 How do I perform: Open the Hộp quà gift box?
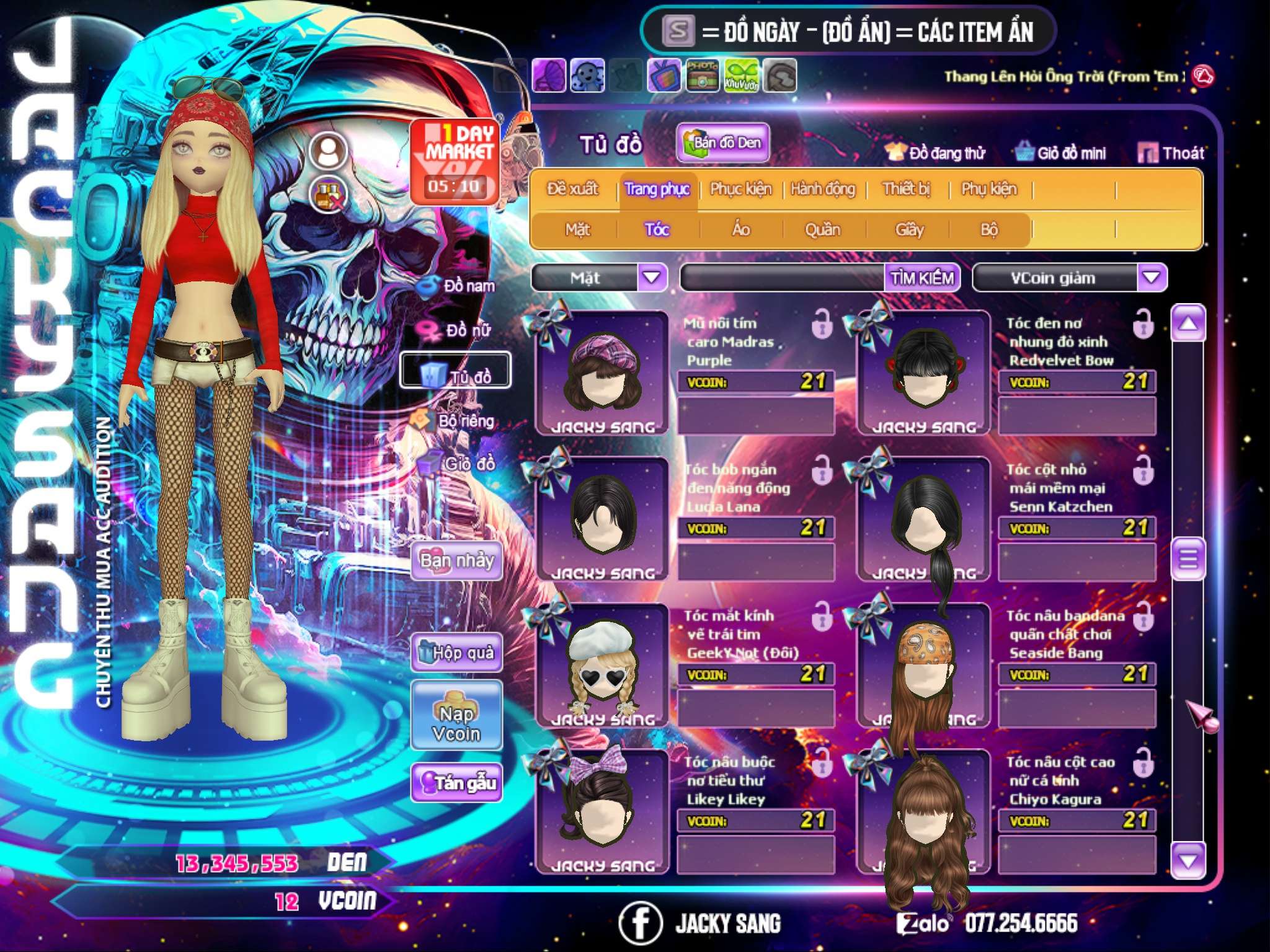tap(456, 653)
